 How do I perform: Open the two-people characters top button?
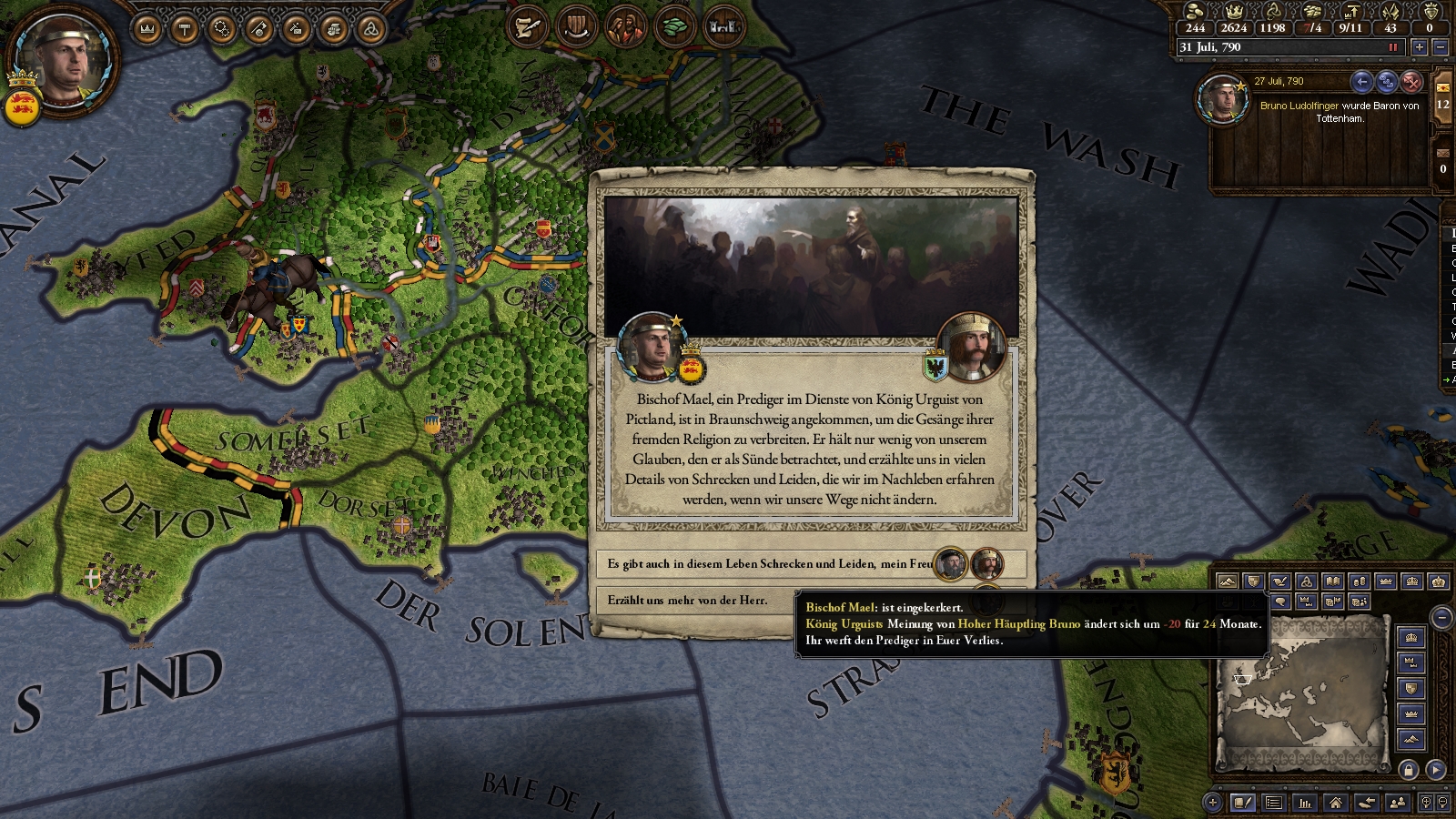click(625, 27)
